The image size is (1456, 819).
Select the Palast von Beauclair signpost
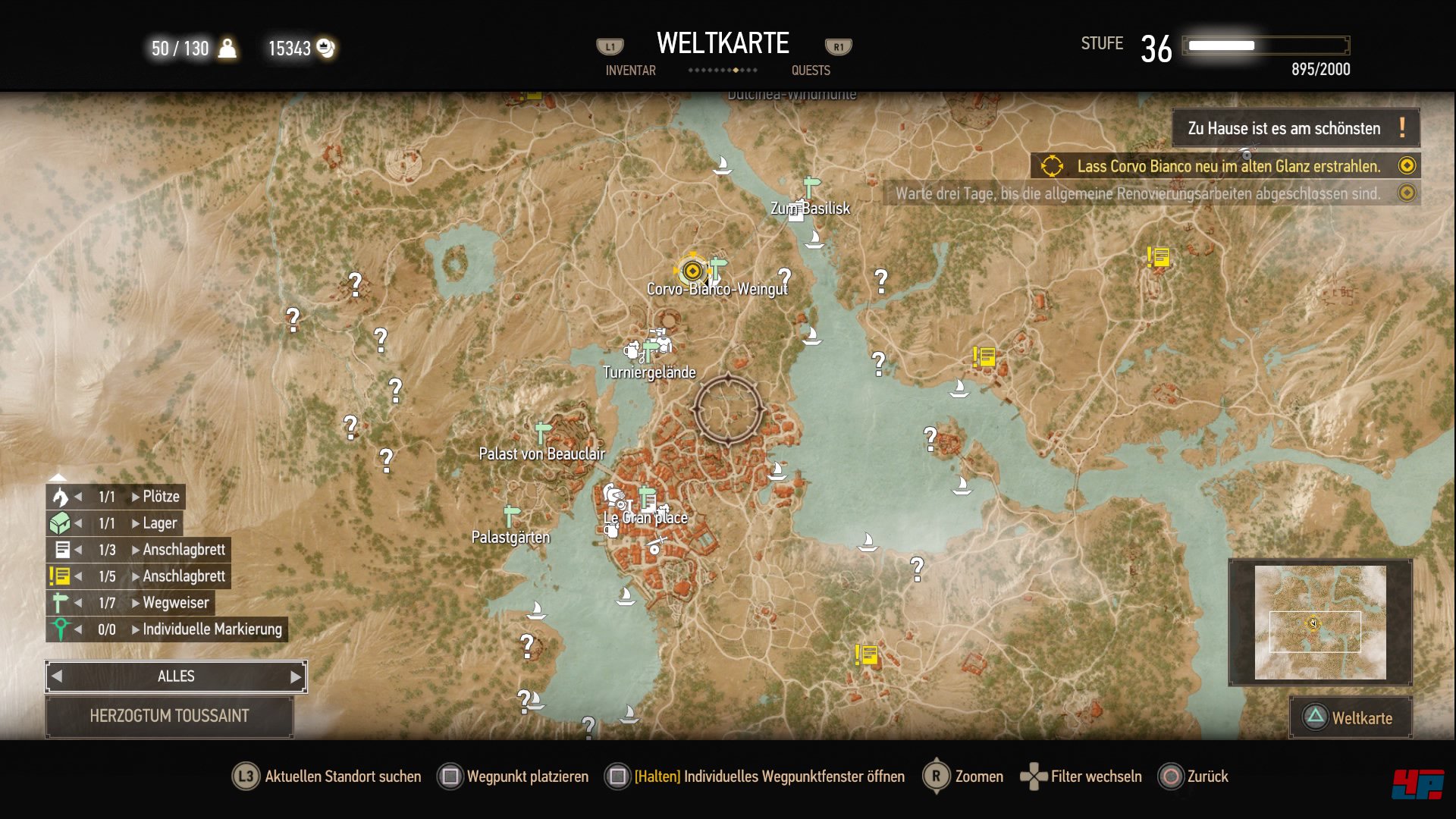tap(541, 432)
